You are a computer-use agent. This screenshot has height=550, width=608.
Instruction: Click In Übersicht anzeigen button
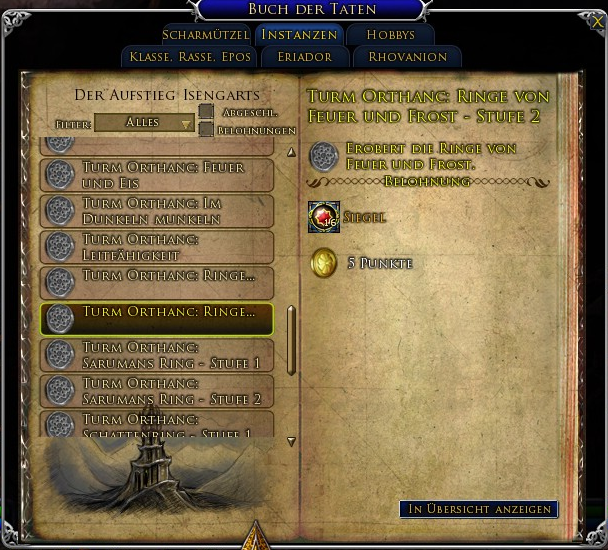478,509
